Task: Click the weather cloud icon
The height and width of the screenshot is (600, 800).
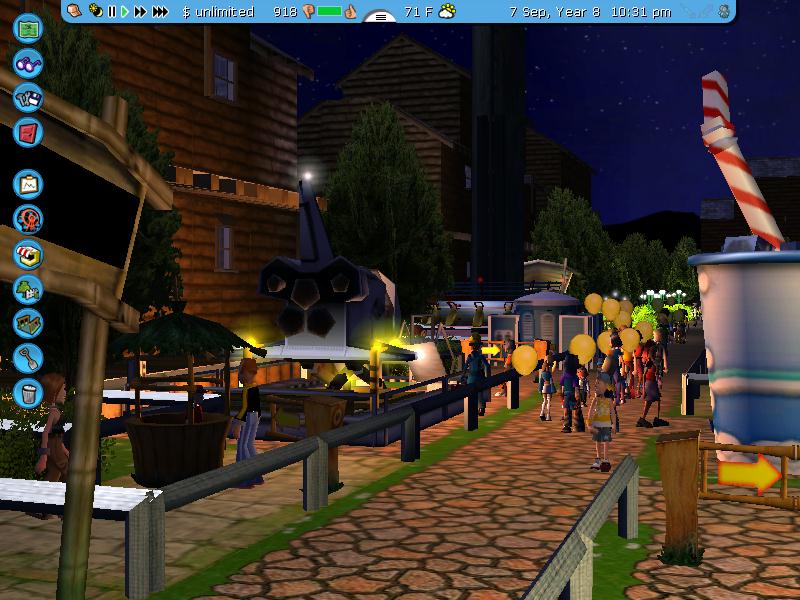Action: tap(447, 12)
